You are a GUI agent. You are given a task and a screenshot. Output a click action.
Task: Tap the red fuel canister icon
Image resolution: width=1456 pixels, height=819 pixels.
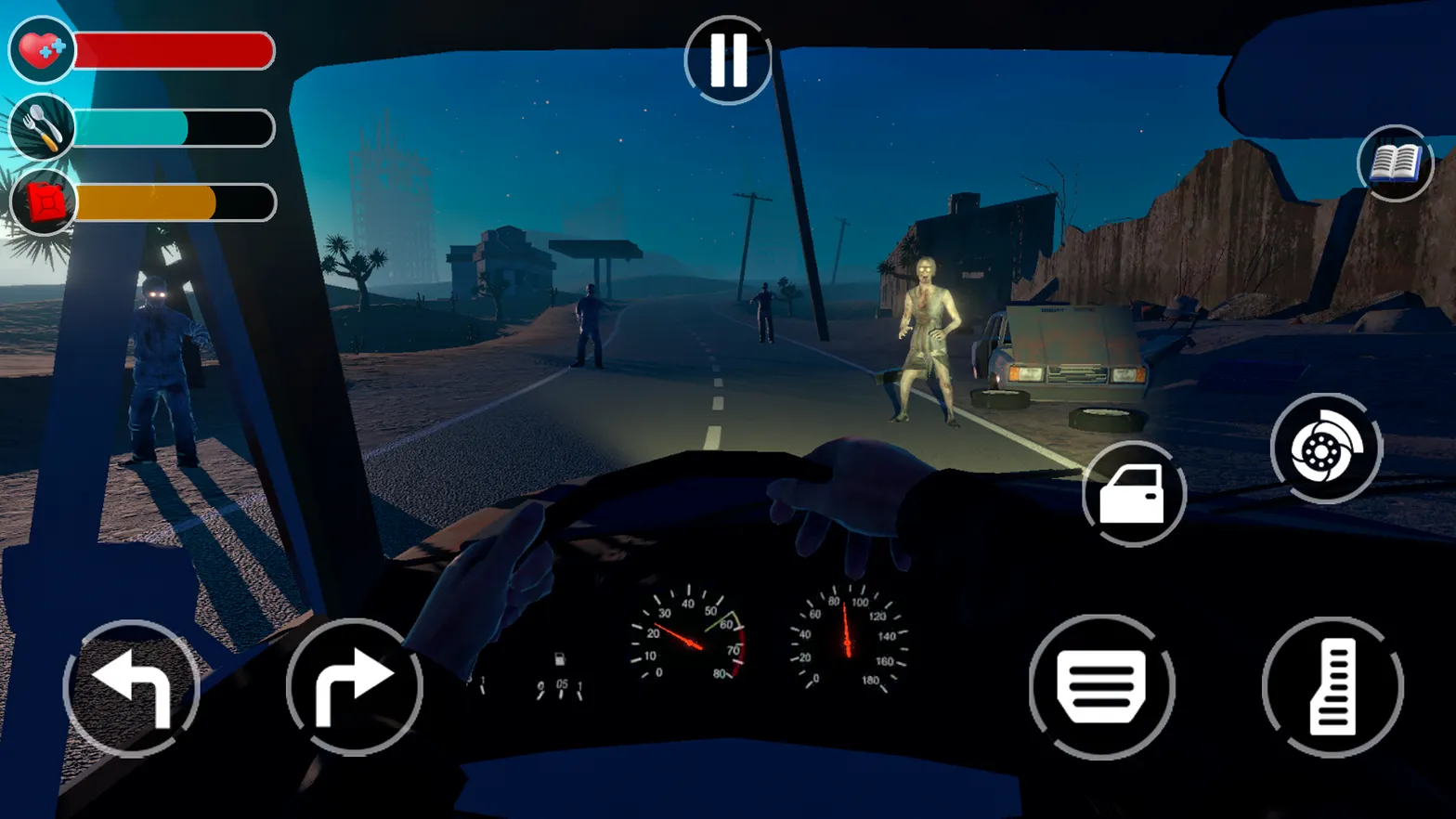click(40, 202)
